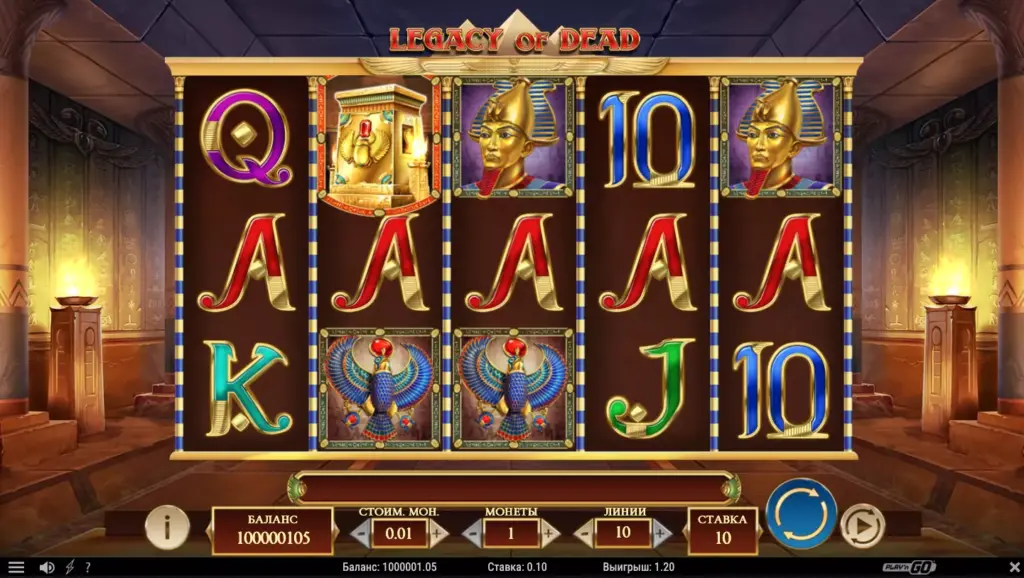The width and height of the screenshot is (1024, 578).
Task: Add more paylines (Линии plus)
Action: click(660, 533)
